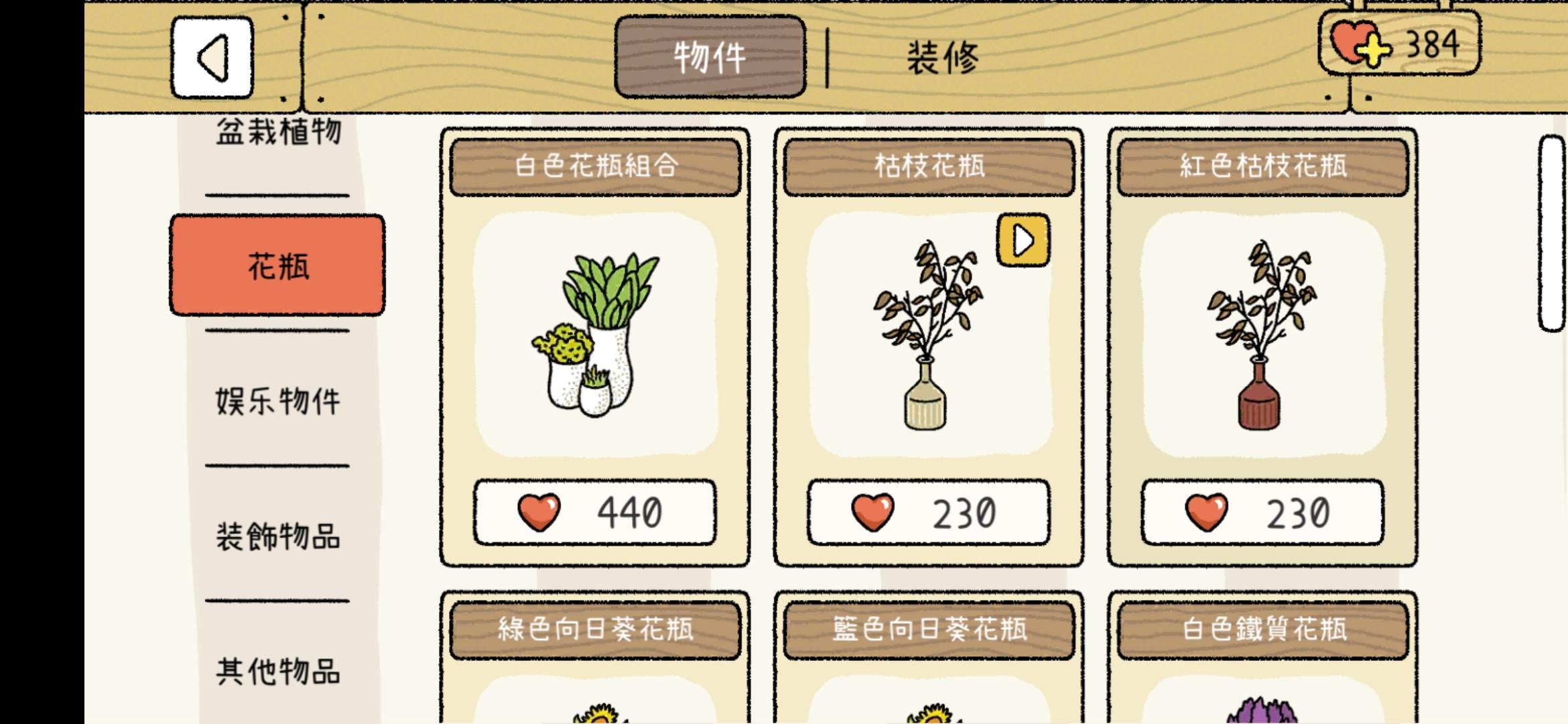Image resolution: width=1568 pixels, height=724 pixels.
Task: Click the back arrow navigation icon
Action: click(212, 56)
